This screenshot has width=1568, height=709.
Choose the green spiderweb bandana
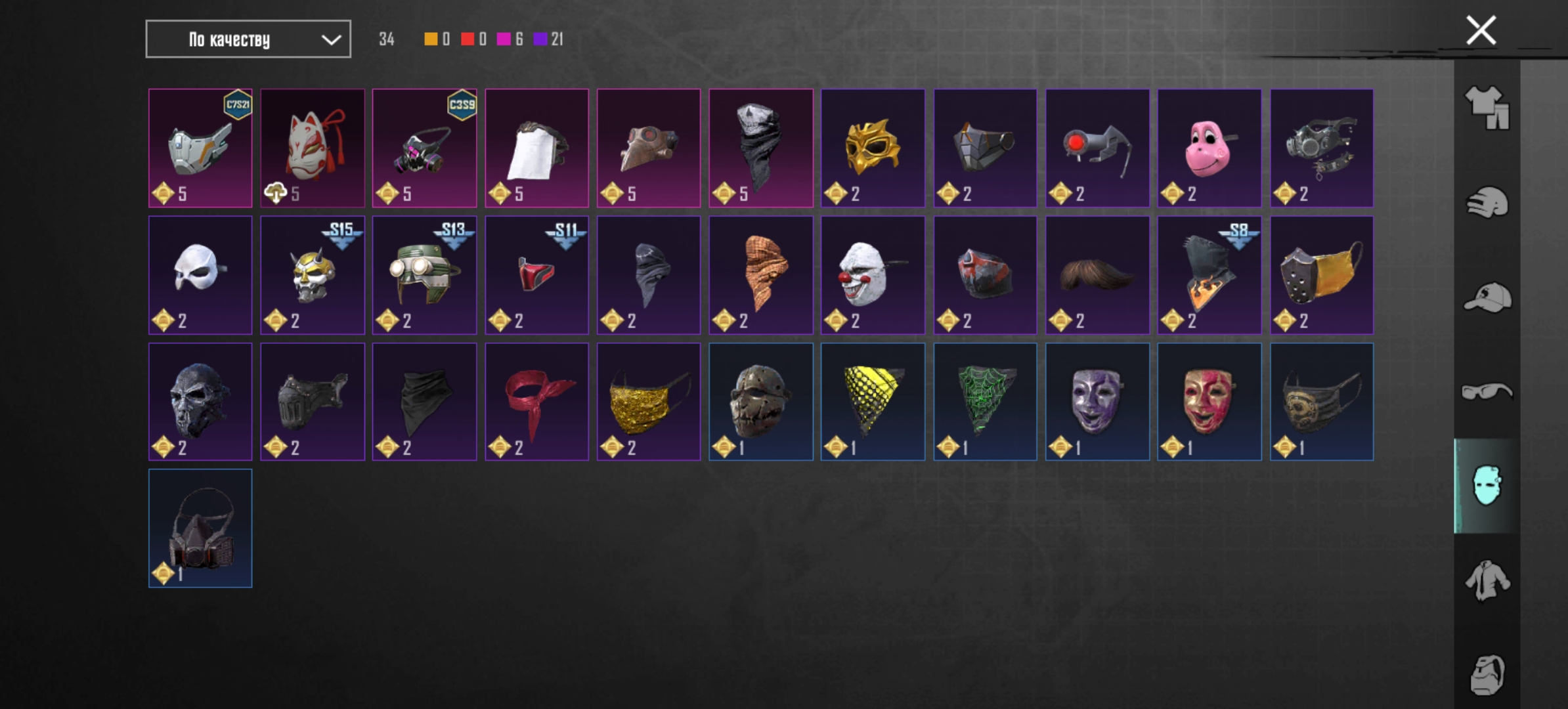click(985, 402)
